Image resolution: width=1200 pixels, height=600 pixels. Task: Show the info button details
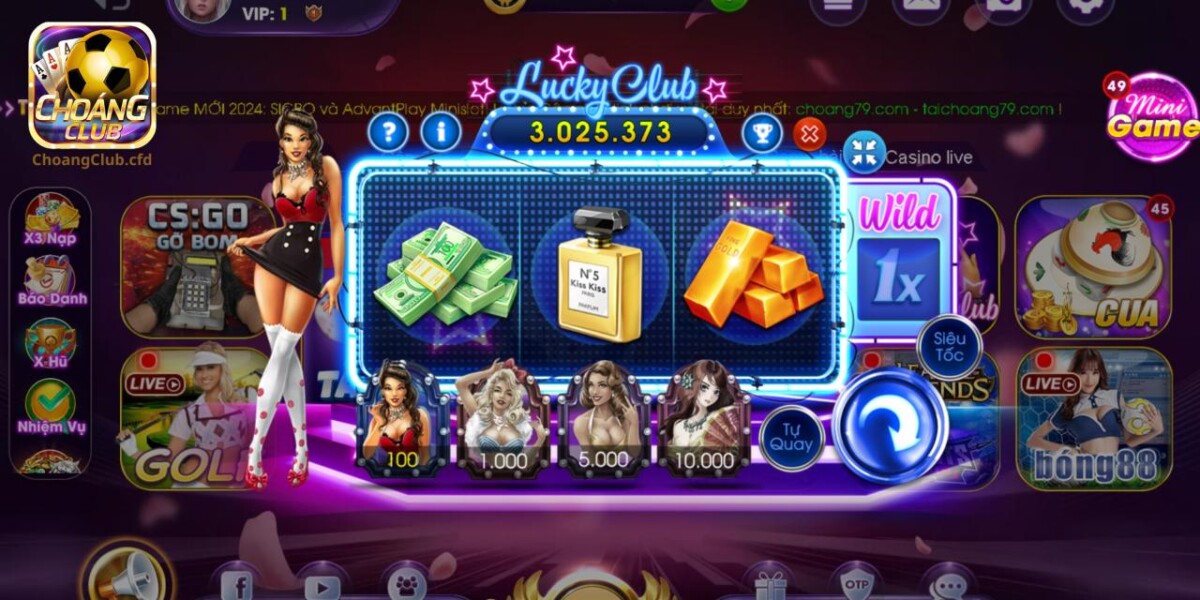click(x=441, y=131)
